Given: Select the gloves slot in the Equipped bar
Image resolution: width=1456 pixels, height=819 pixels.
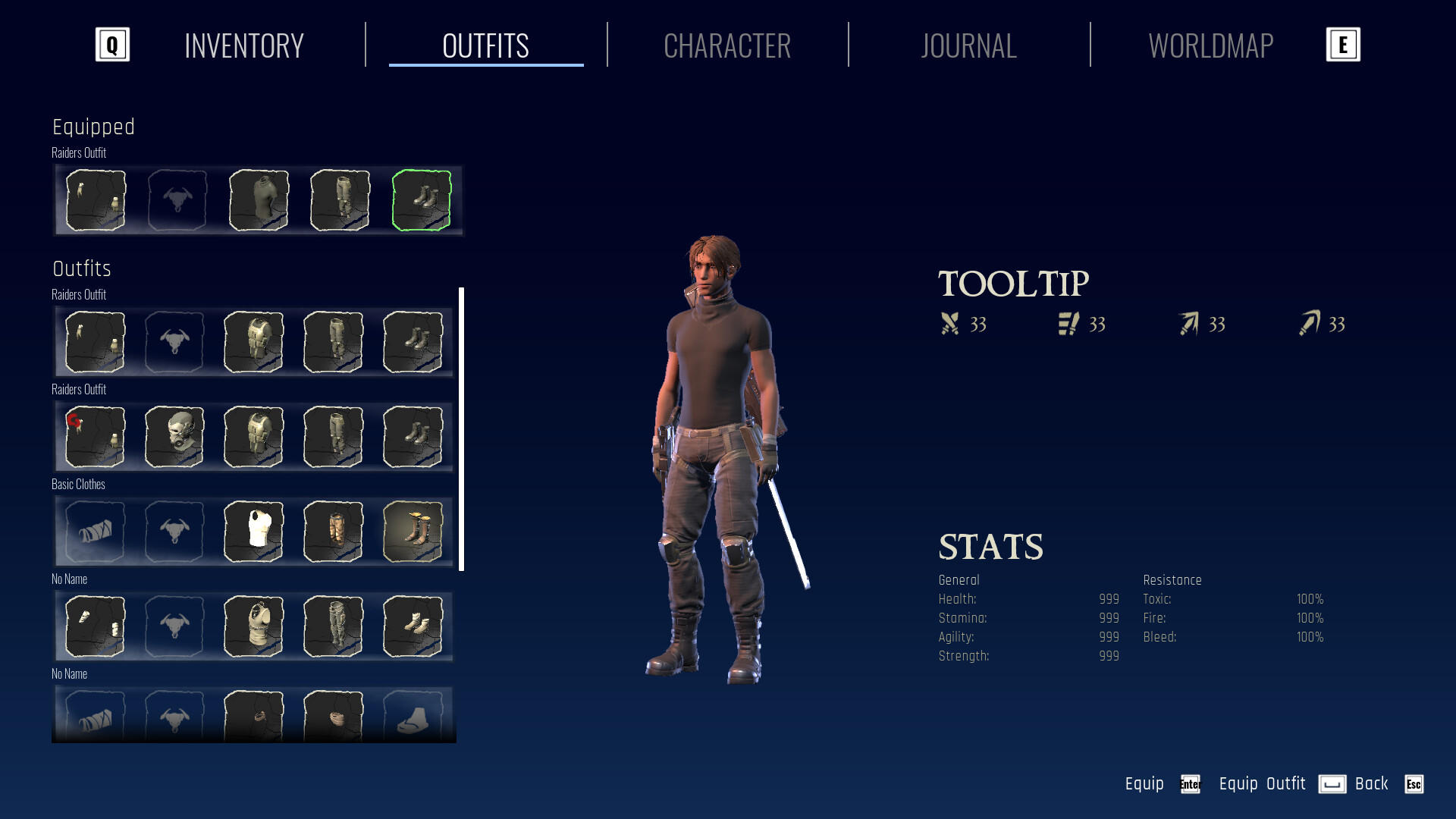Looking at the screenshot, I should coord(96,200).
